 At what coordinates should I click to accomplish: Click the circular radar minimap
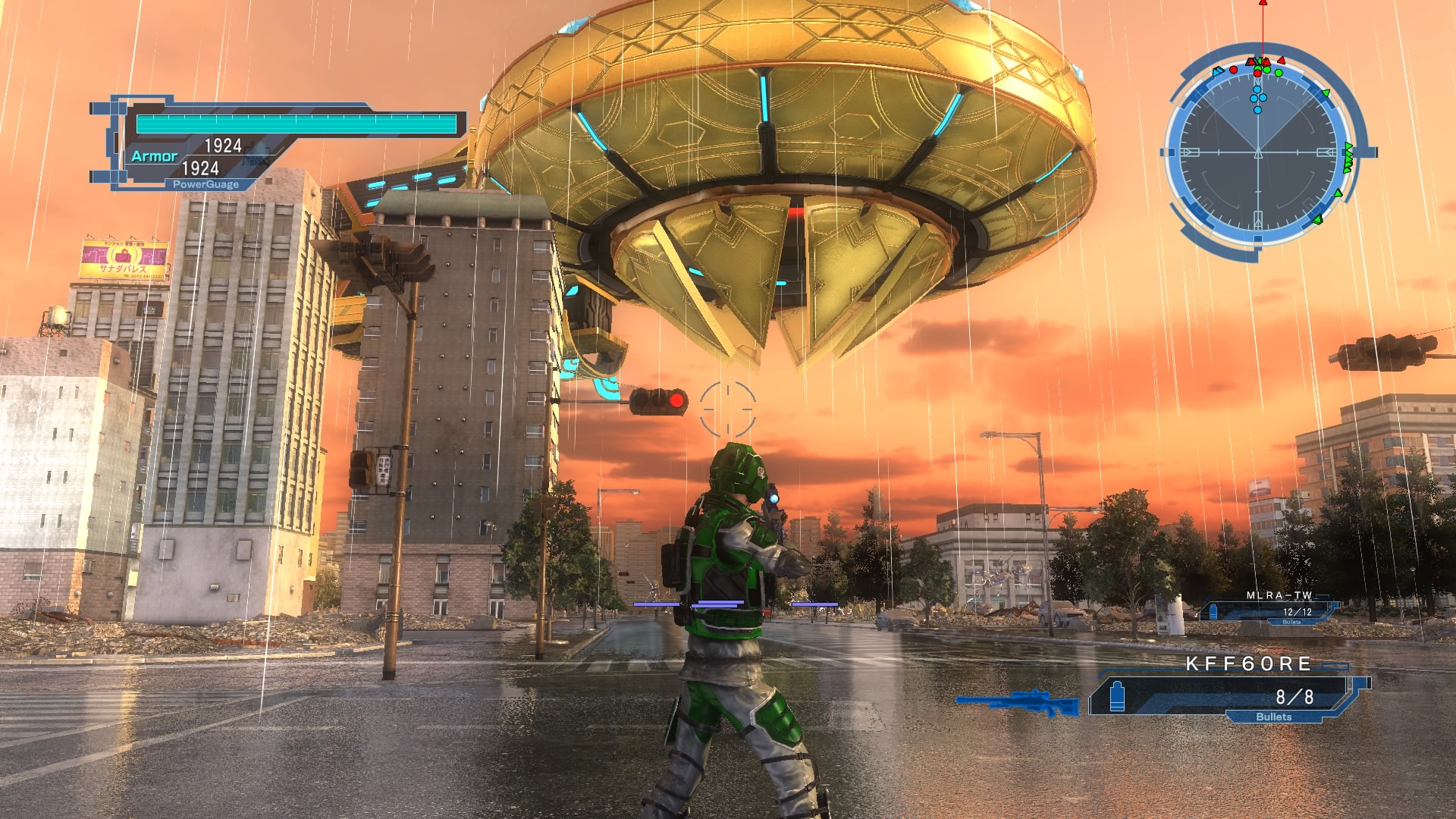[1258, 152]
